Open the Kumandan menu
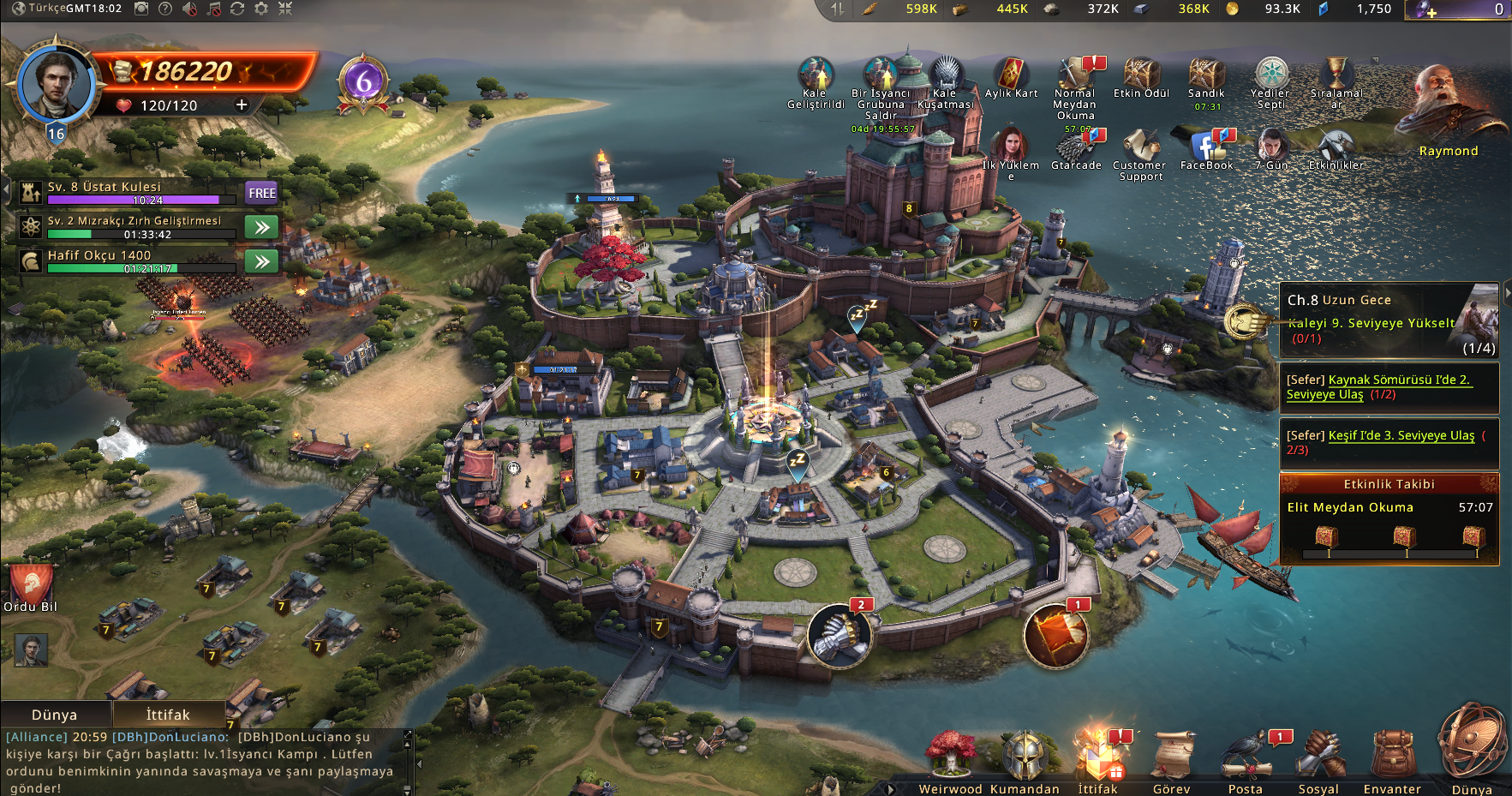This screenshot has height=796, width=1512. click(1025, 757)
